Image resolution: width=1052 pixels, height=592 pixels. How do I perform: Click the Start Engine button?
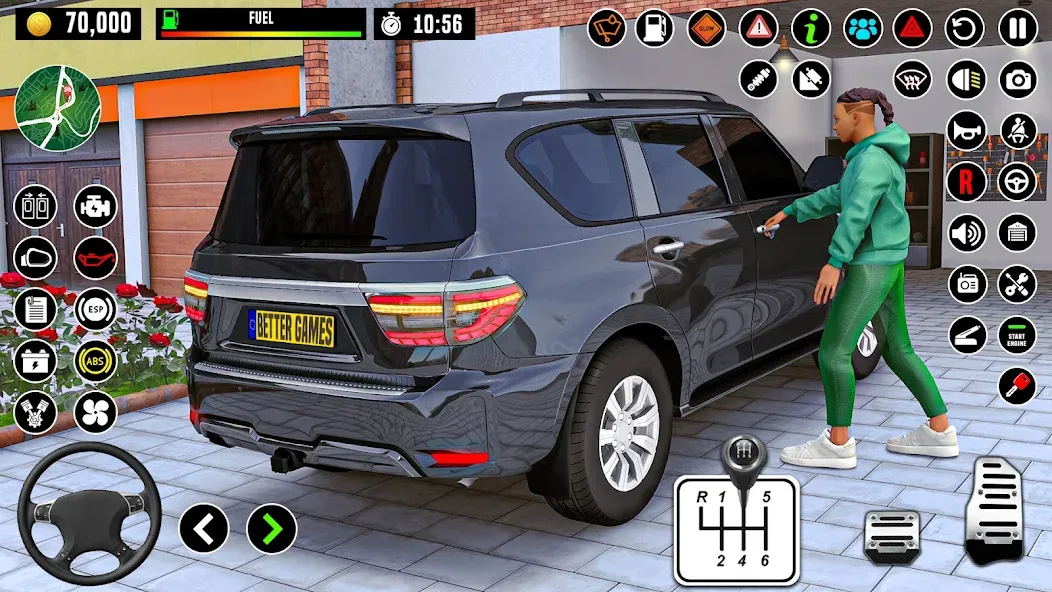(x=1018, y=335)
